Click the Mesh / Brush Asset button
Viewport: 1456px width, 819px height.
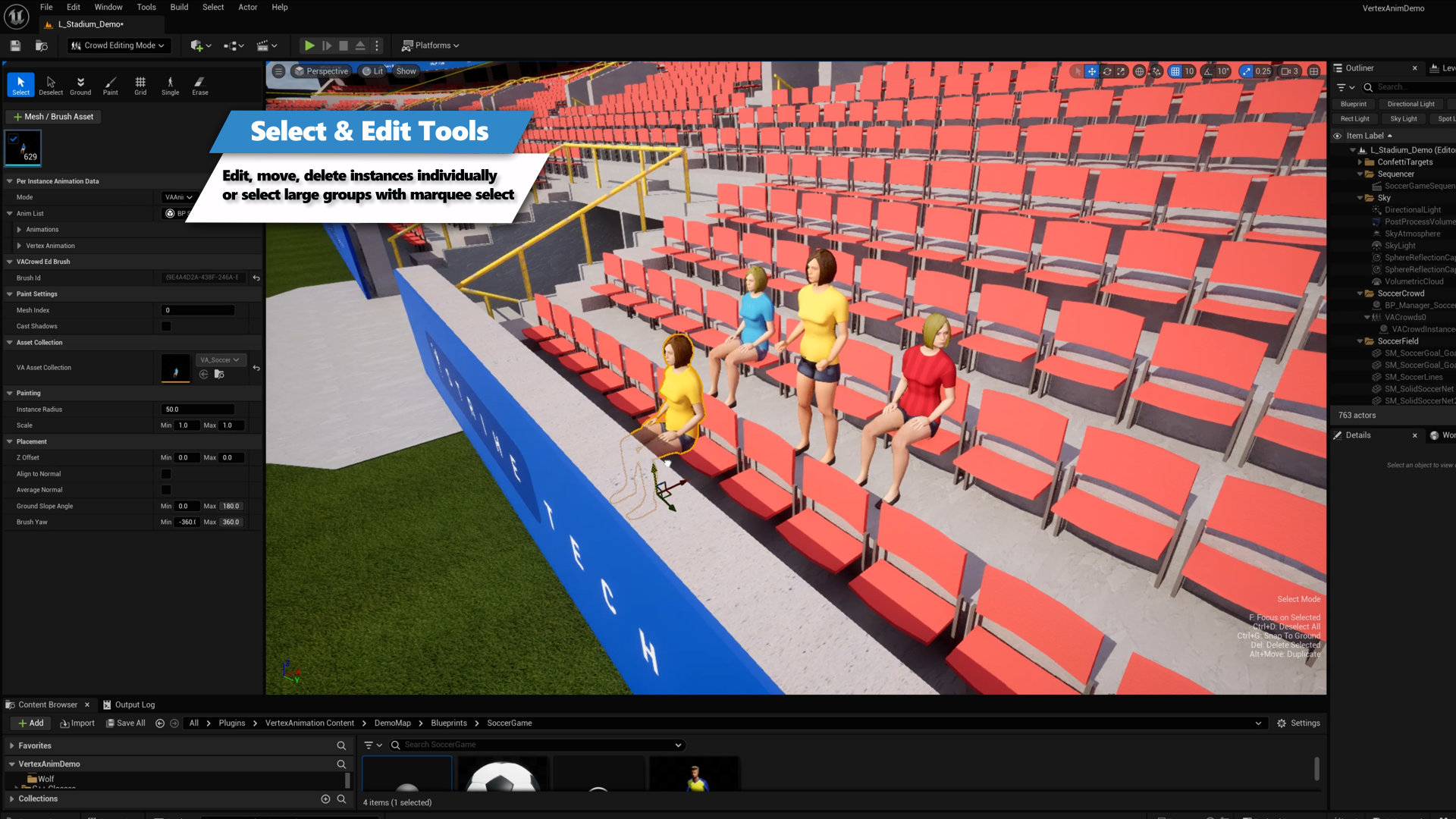[x=53, y=116]
